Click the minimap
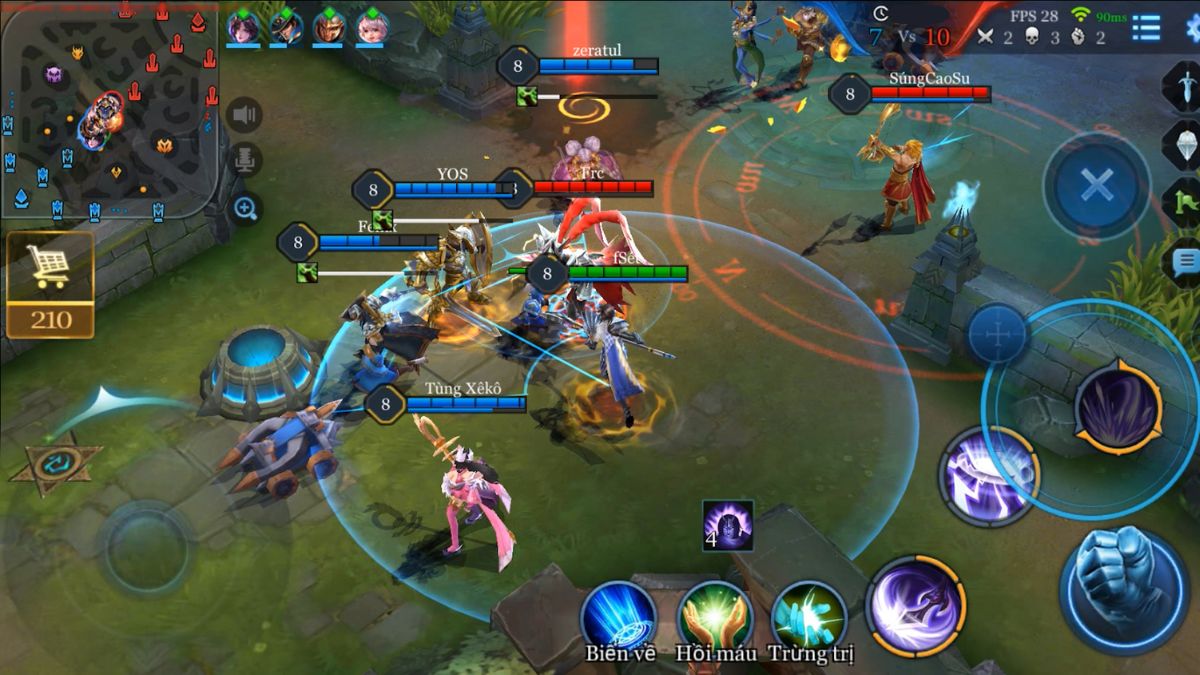1200x675 pixels. click(109, 110)
